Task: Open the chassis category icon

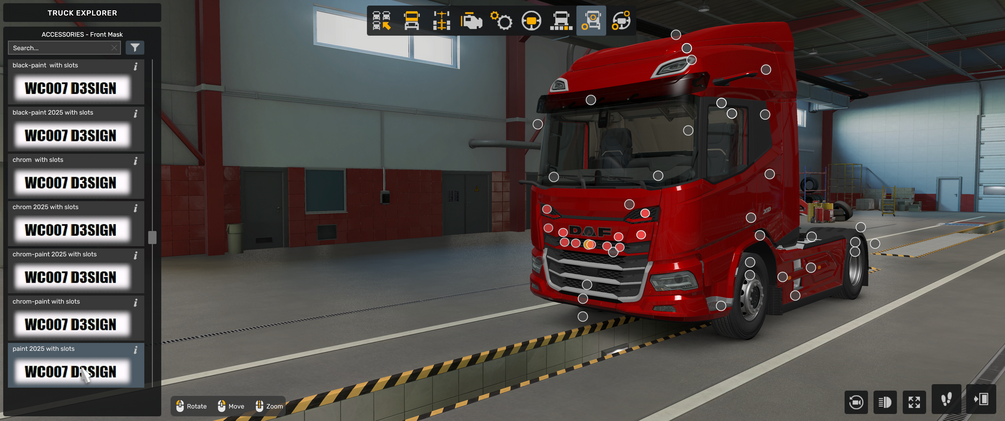Action: click(x=441, y=20)
